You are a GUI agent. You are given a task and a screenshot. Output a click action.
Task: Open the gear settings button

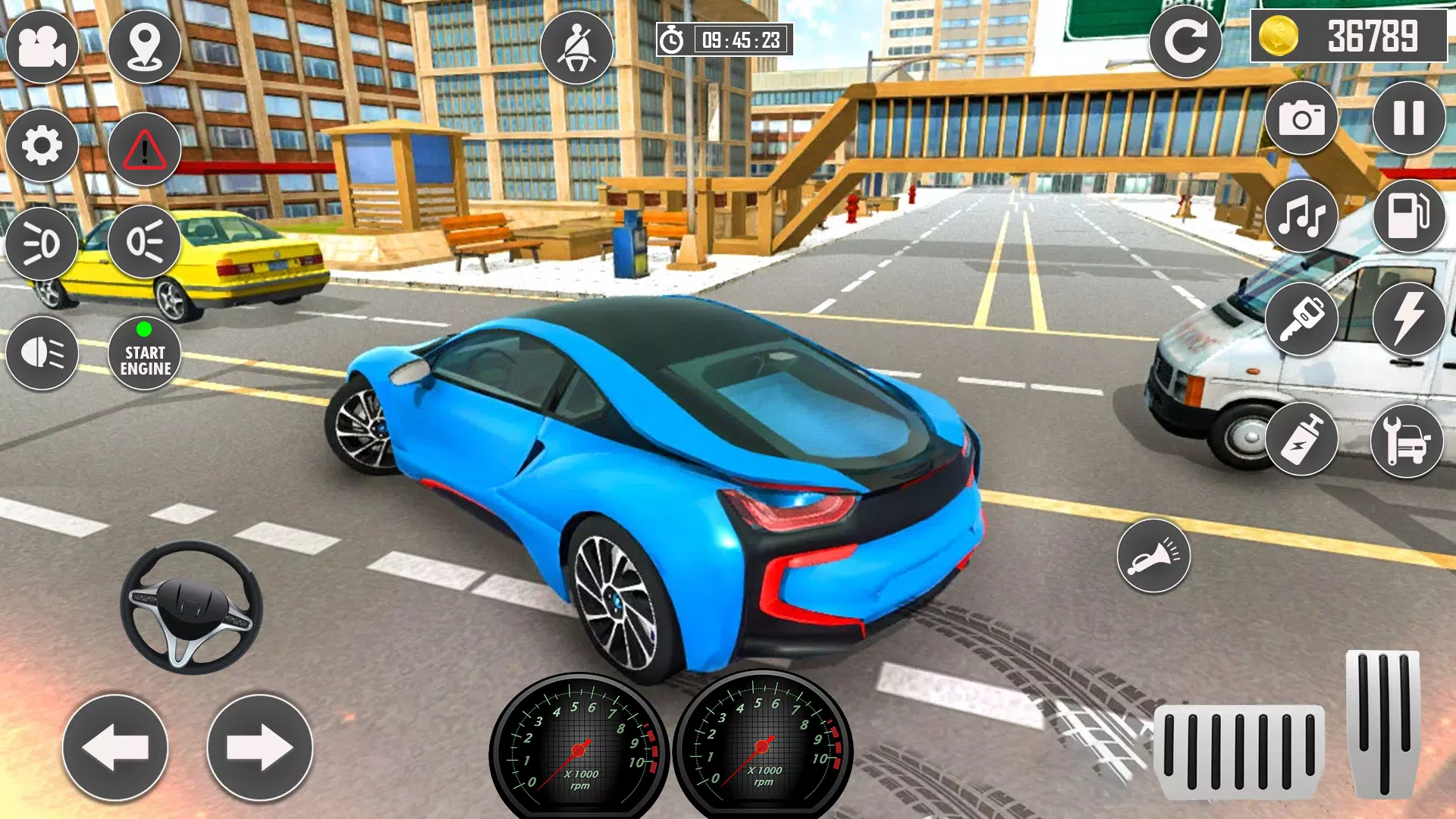[42, 145]
